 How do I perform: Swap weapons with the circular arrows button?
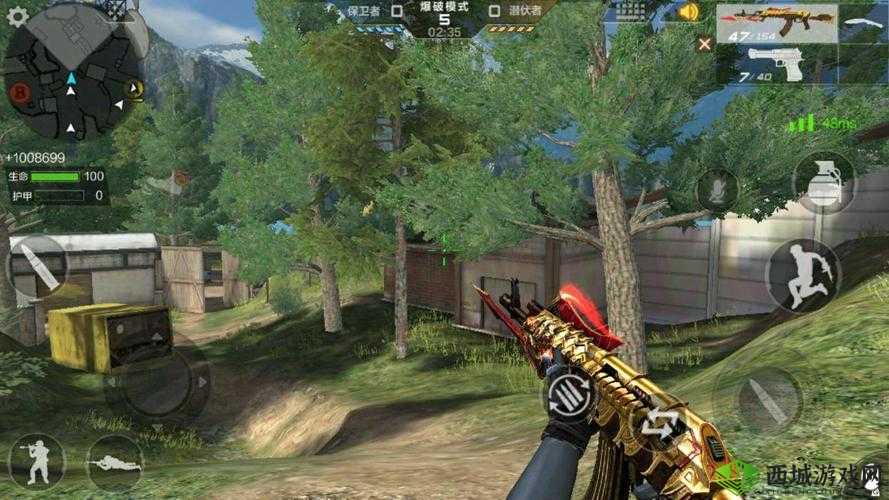pos(660,424)
